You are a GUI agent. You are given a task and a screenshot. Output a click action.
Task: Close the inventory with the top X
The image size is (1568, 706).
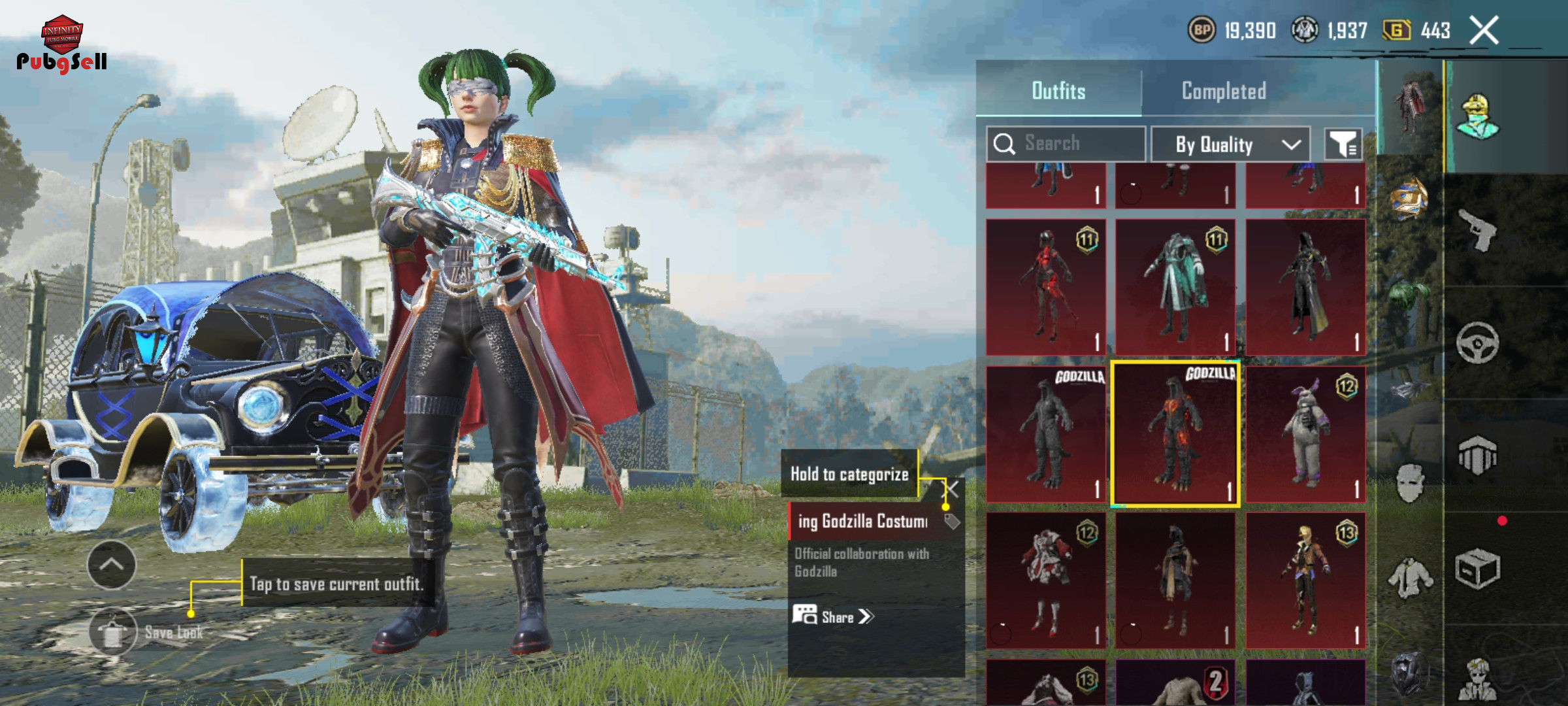click(x=1484, y=30)
